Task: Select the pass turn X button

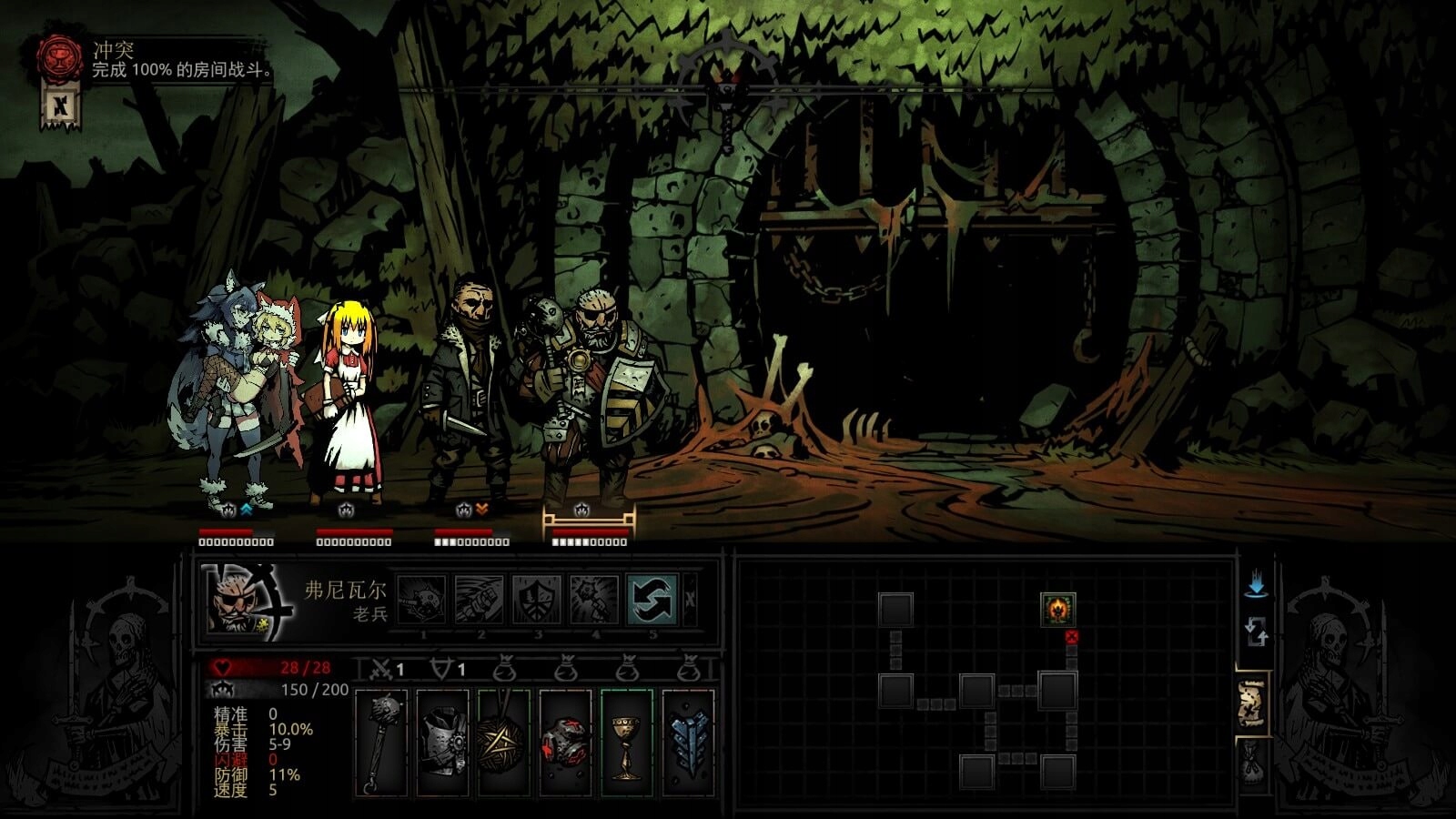Action: (691, 600)
